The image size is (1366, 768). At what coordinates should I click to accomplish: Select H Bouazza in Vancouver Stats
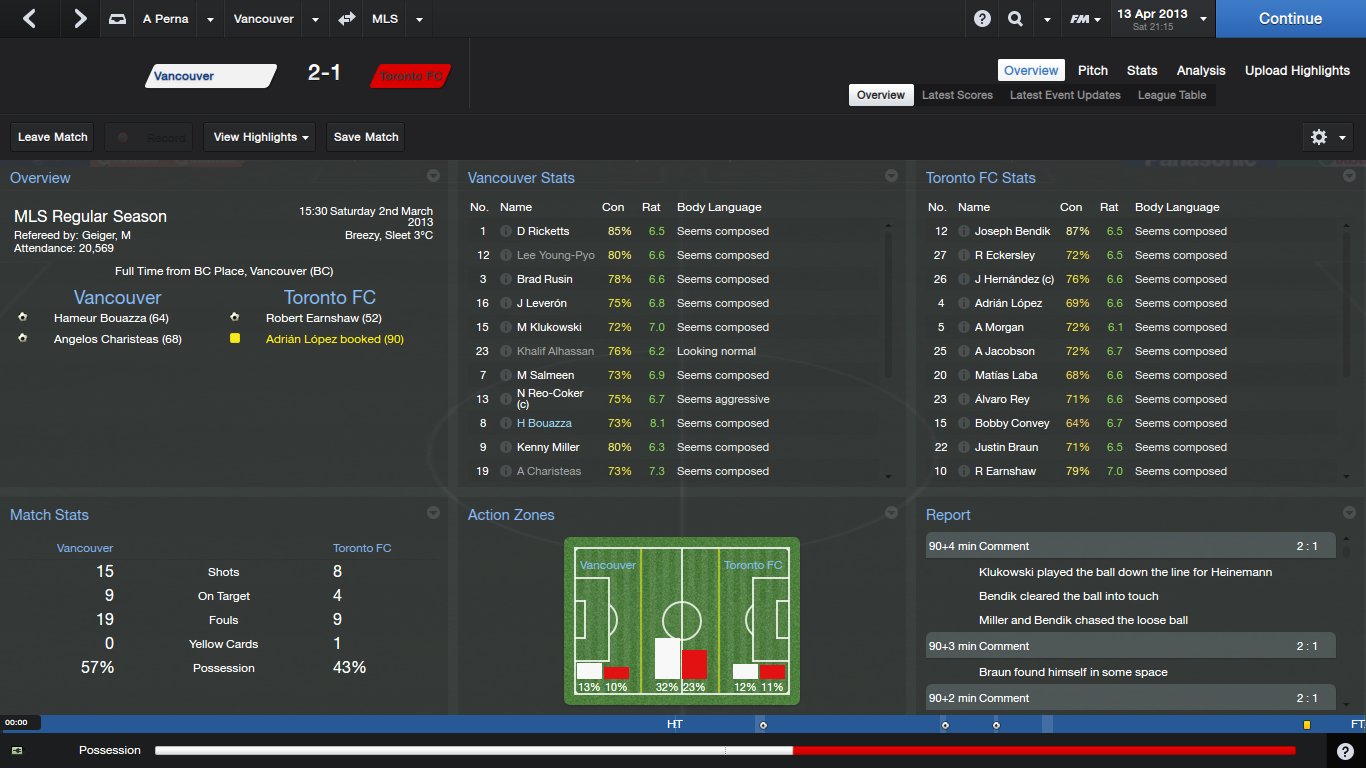(x=543, y=423)
